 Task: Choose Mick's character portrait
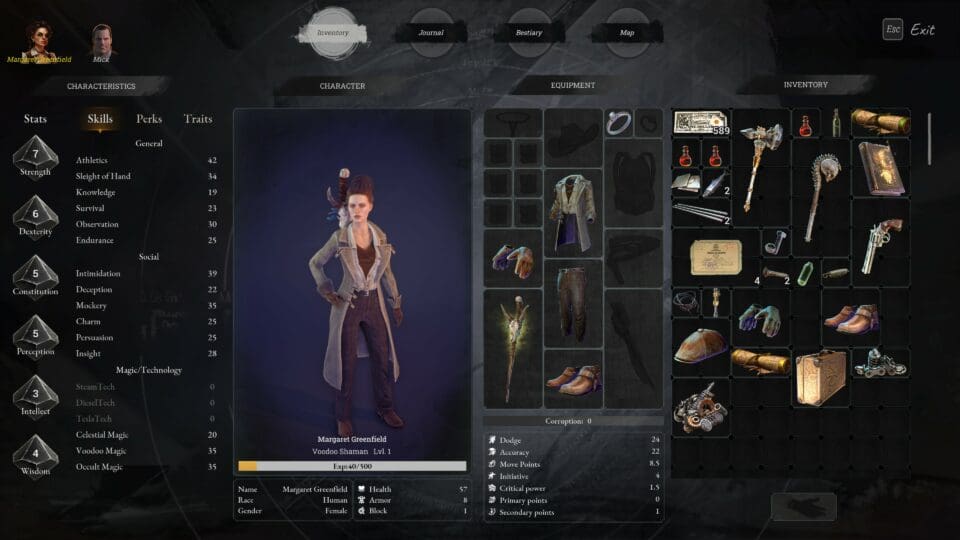(102, 41)
